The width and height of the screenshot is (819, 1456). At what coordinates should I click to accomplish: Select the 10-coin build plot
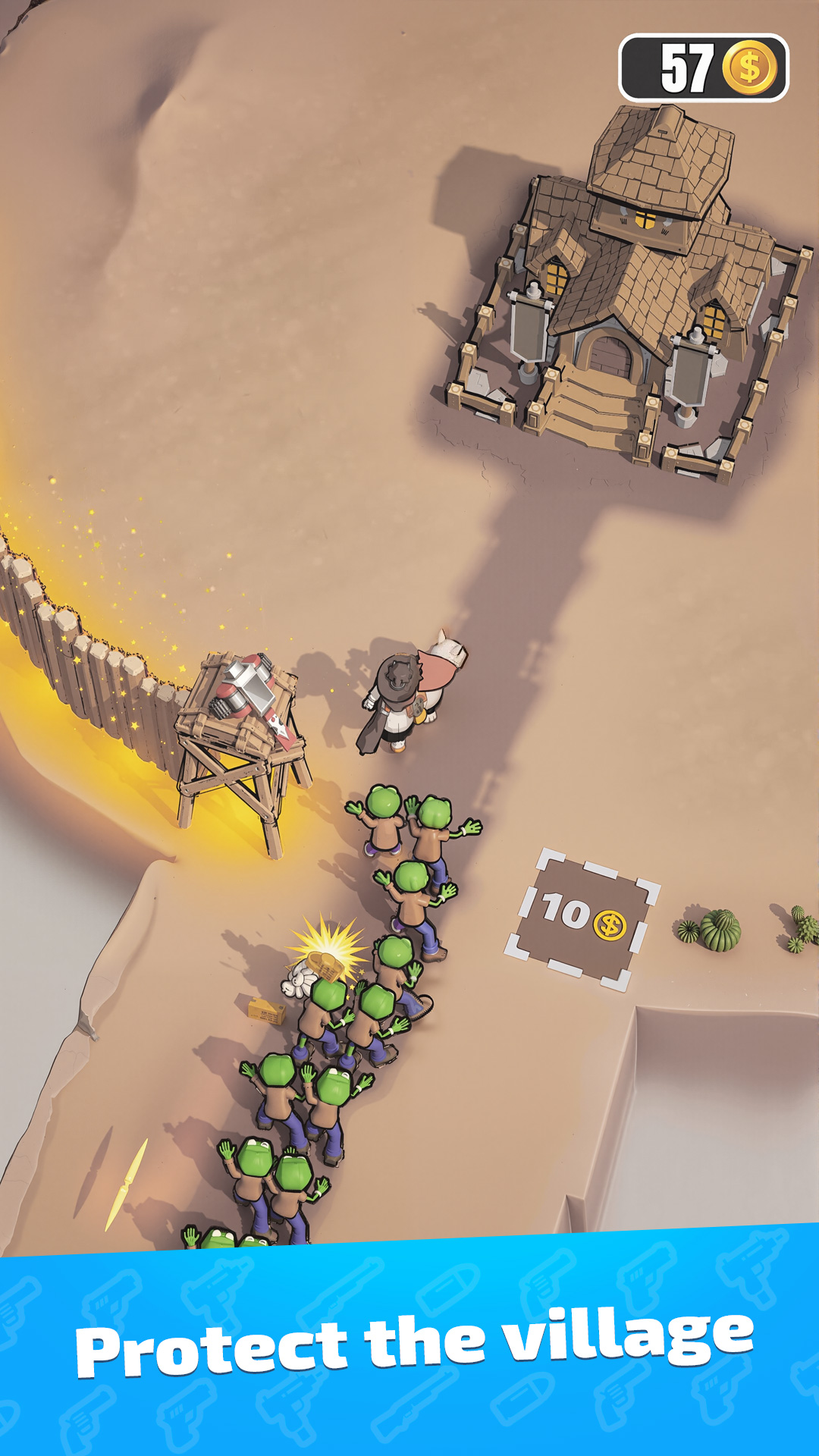[x=582, y=918]
